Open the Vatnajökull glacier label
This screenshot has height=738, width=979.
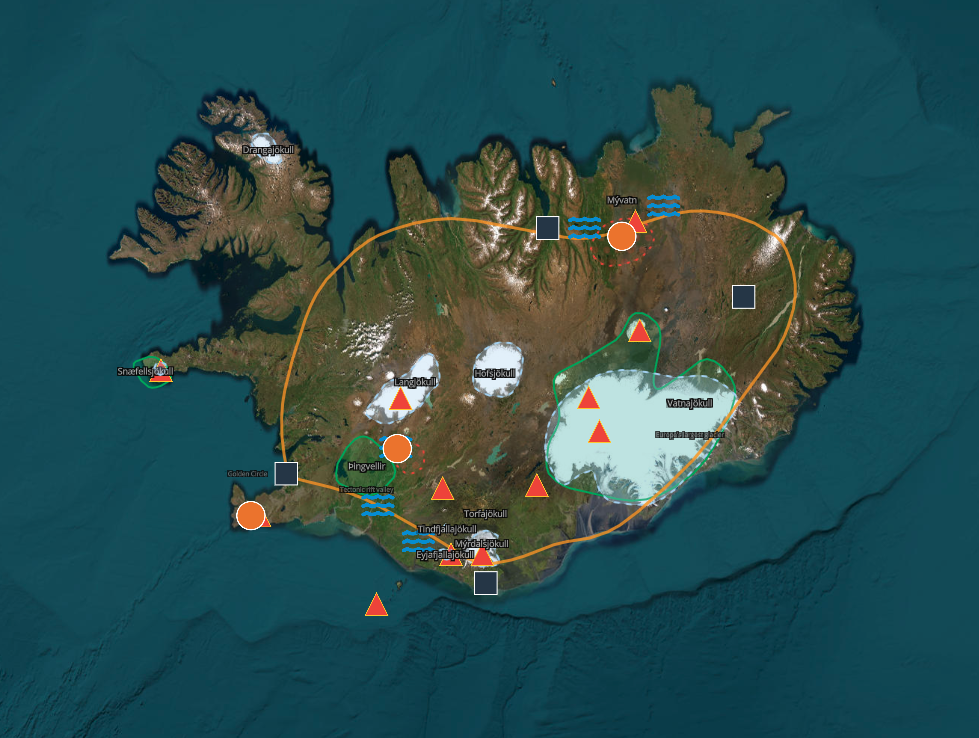pyautogui.click(x=689, y=403)
